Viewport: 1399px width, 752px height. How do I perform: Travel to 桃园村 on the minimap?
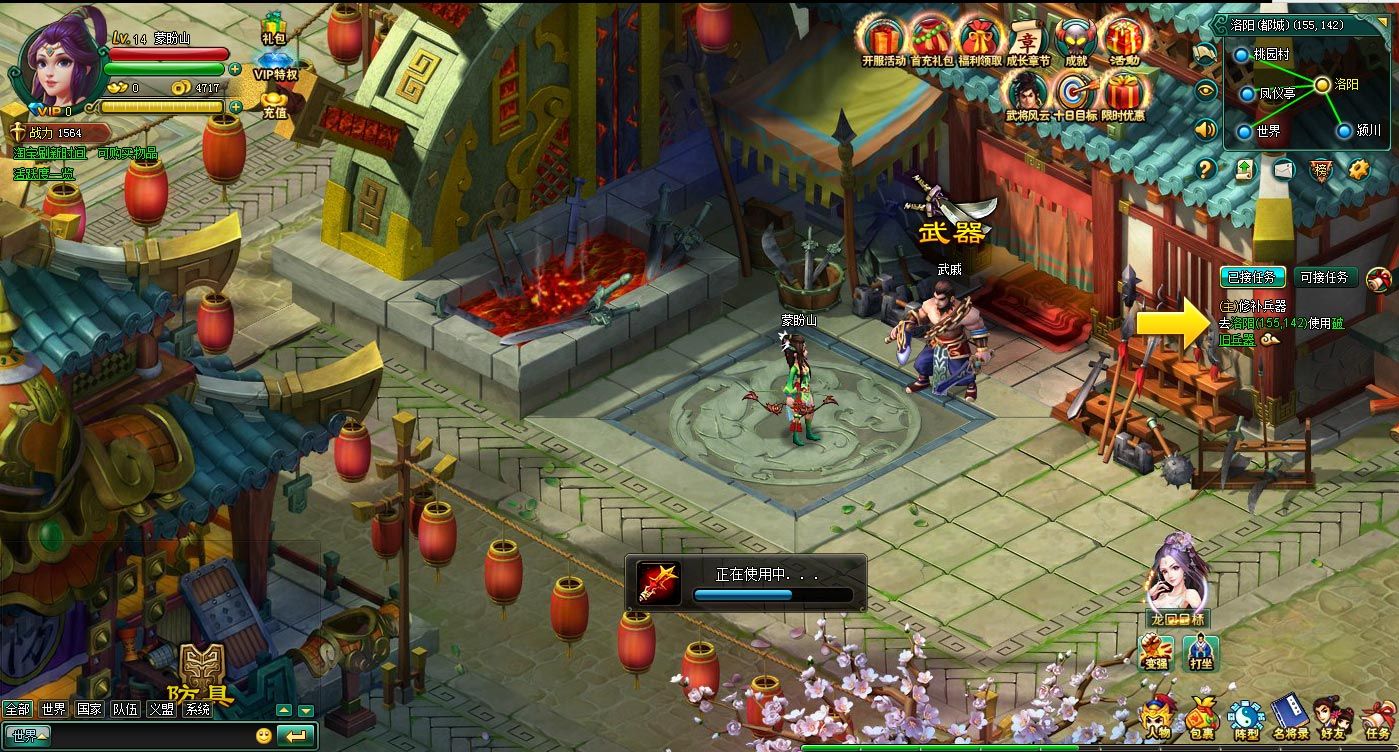point(1243,55)
